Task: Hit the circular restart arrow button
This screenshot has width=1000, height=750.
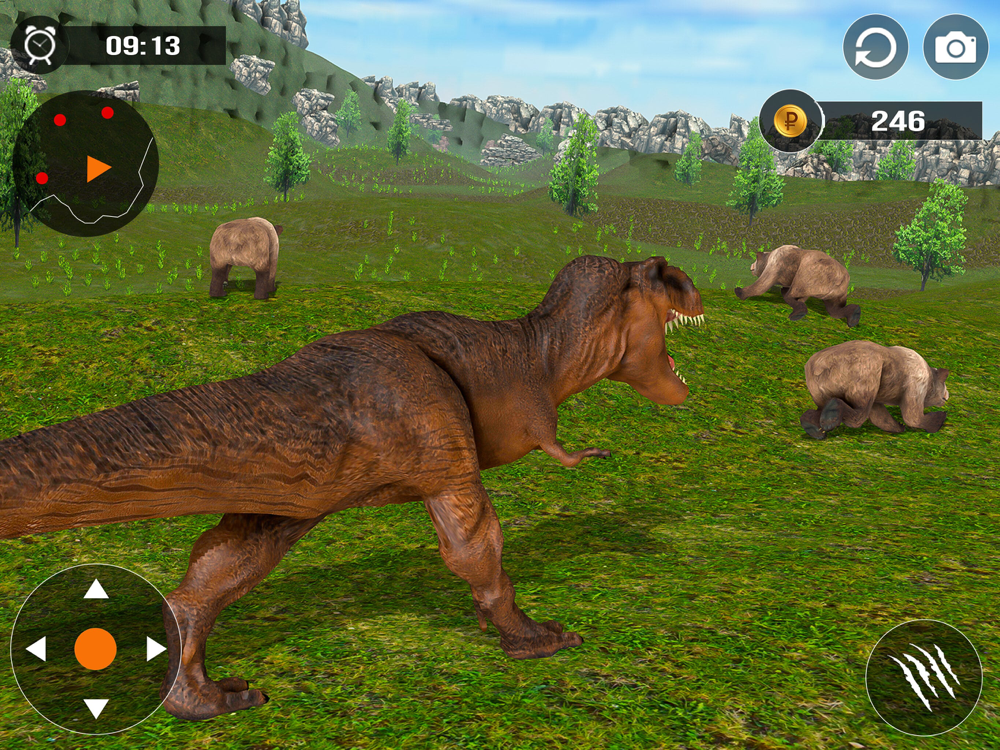Action: click(x=876, y=47)
